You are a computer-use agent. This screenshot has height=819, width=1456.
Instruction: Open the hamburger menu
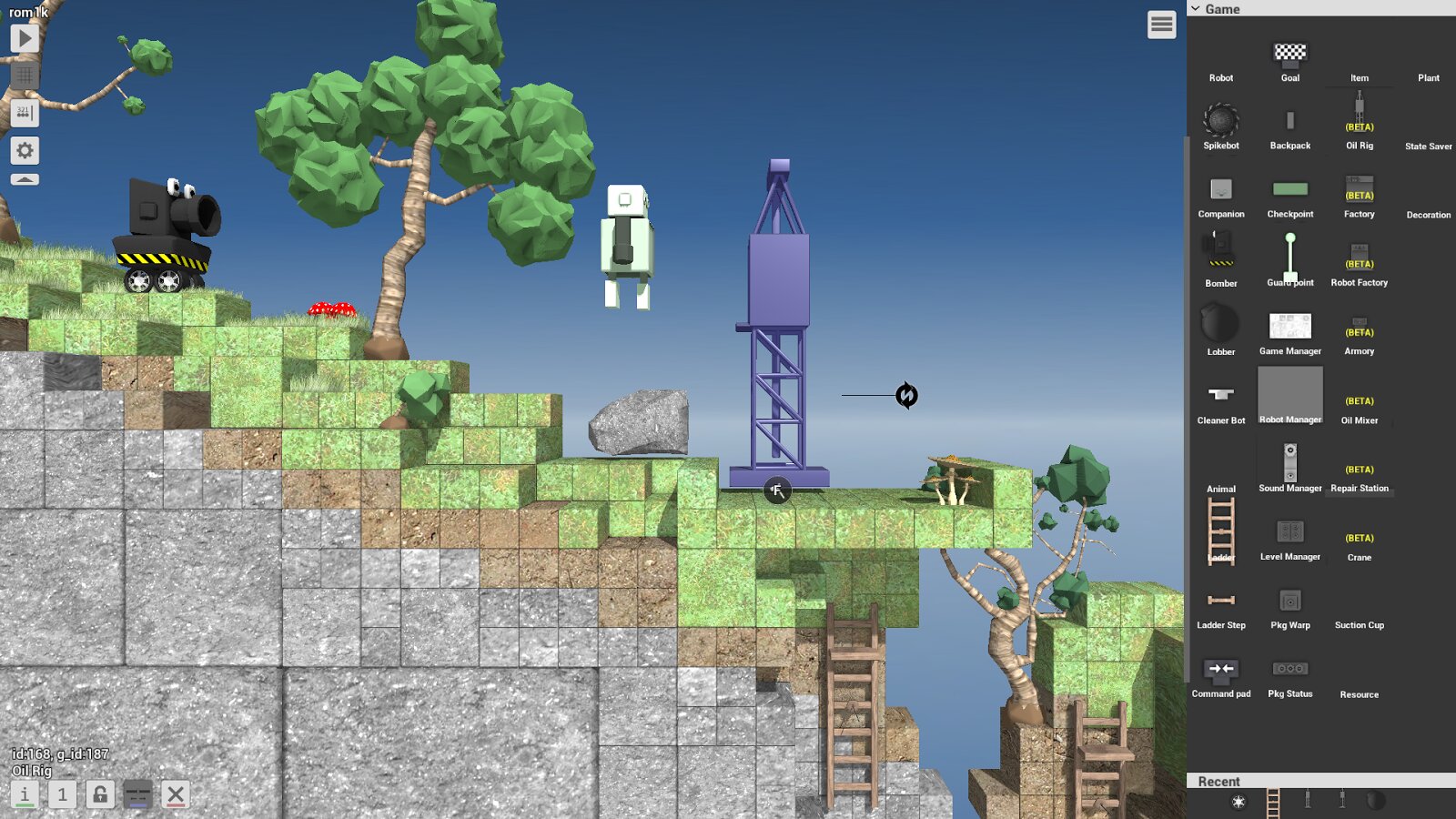[1161, 25]
